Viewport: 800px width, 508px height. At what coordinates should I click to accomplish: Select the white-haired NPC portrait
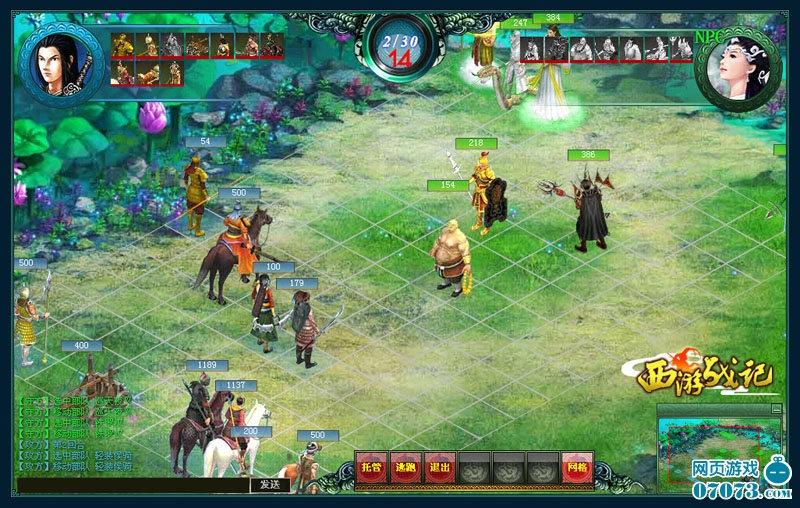coord(738,67)
